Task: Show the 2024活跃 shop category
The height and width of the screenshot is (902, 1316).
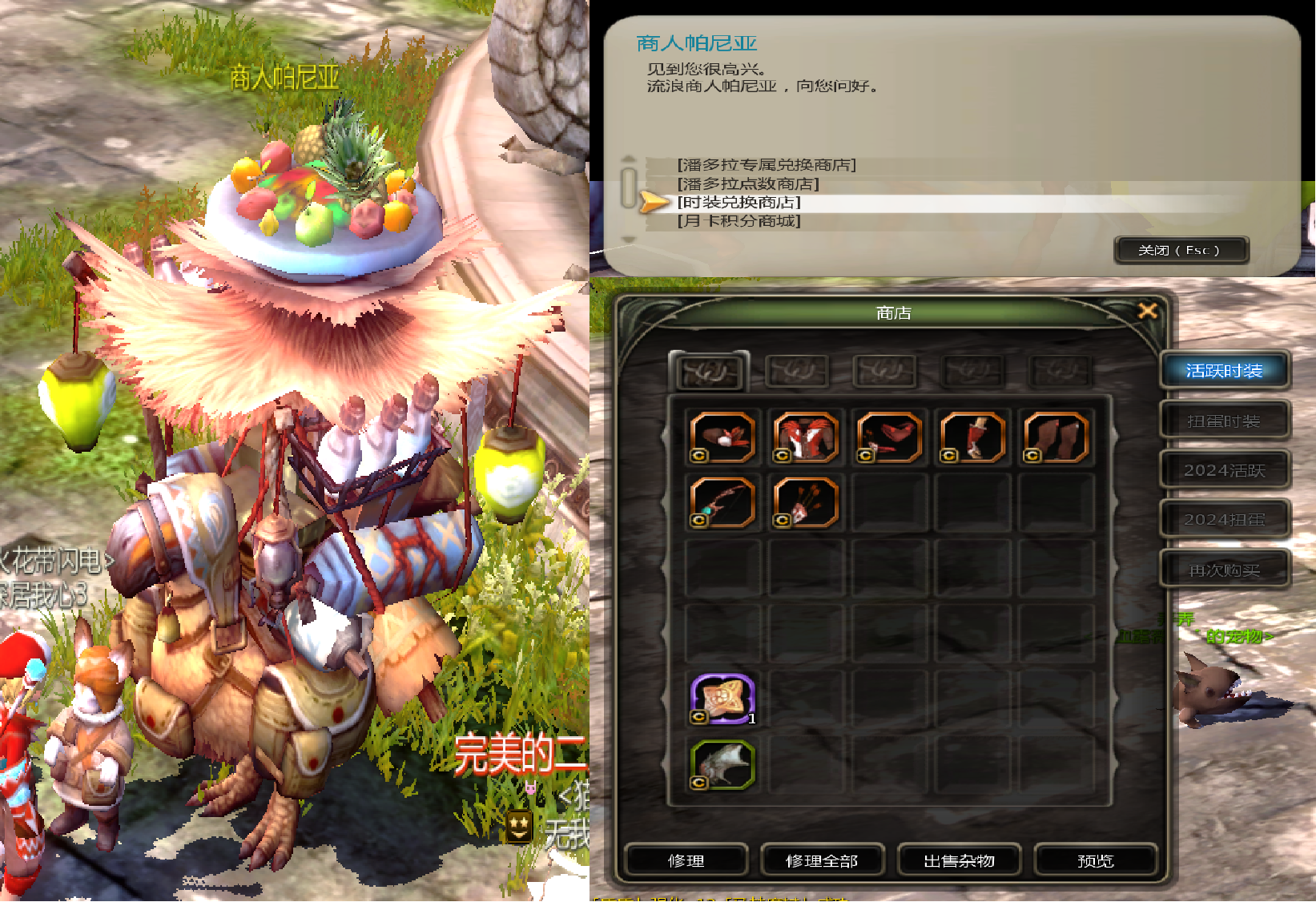Action: [x=1224, y=470]
